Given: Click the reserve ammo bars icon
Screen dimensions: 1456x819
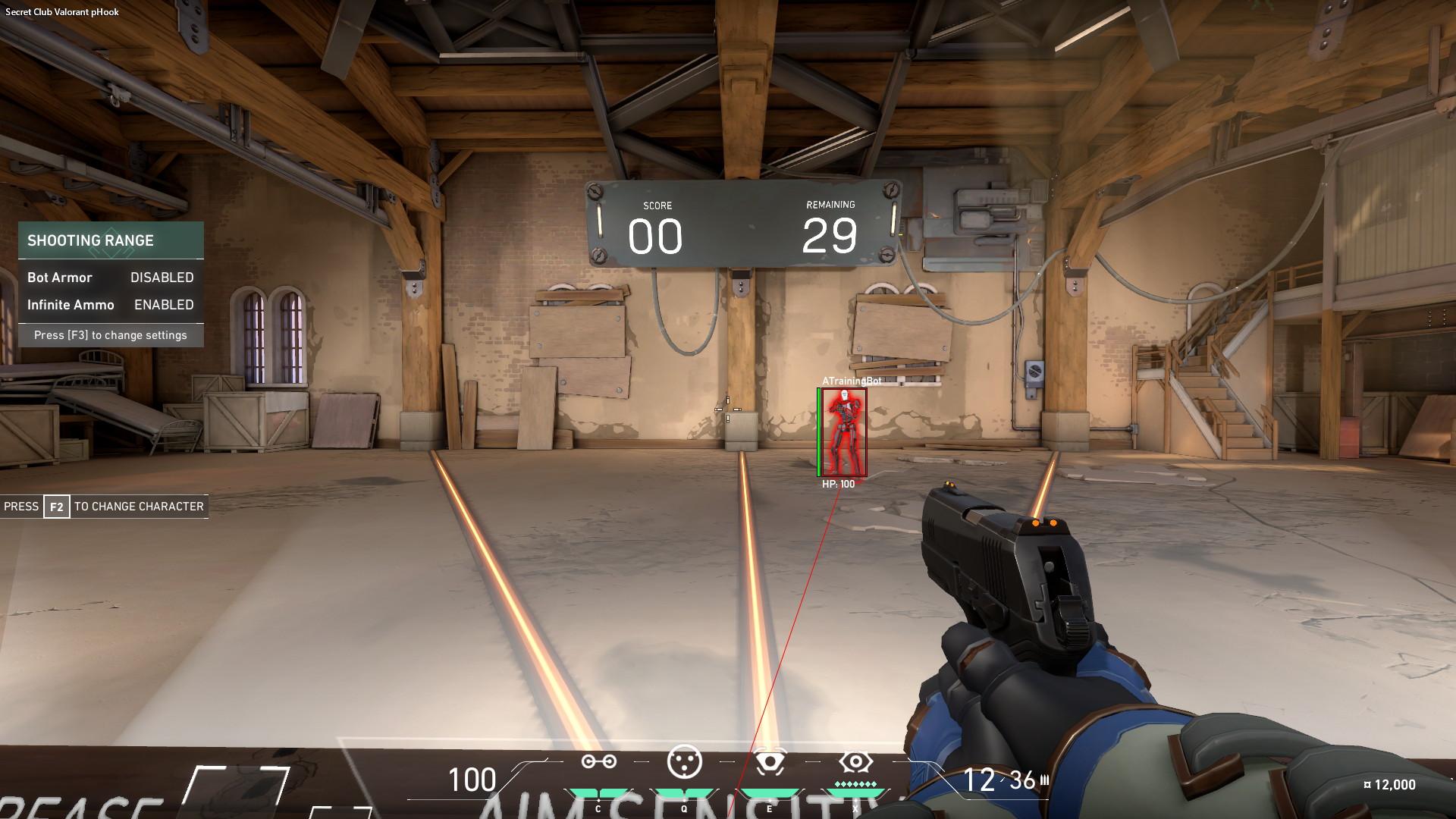Looking at the screenshot, I should point(1044,779).
